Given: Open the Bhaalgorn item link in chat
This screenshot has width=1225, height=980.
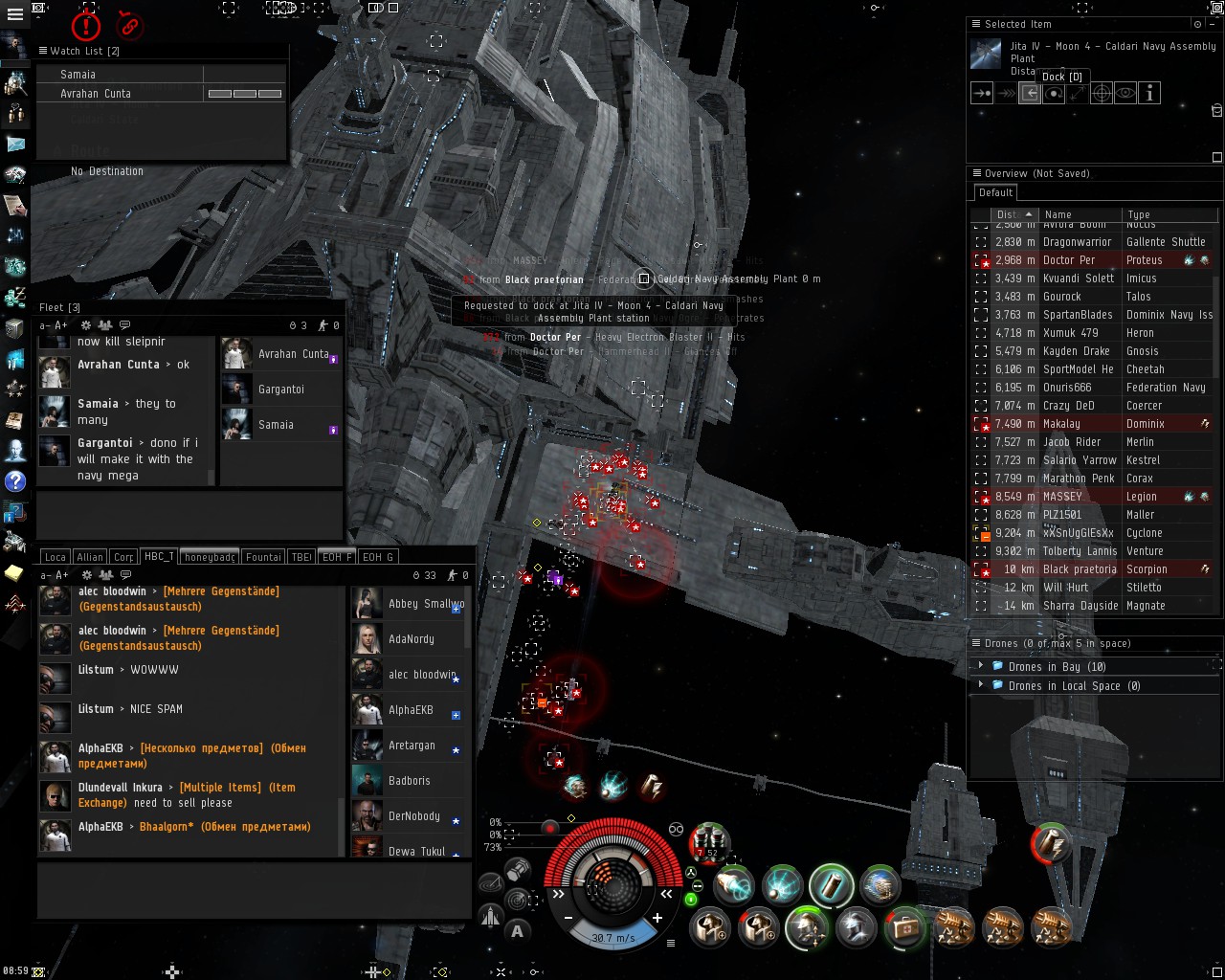Looking at the screenshot, I should coord(167,827).
